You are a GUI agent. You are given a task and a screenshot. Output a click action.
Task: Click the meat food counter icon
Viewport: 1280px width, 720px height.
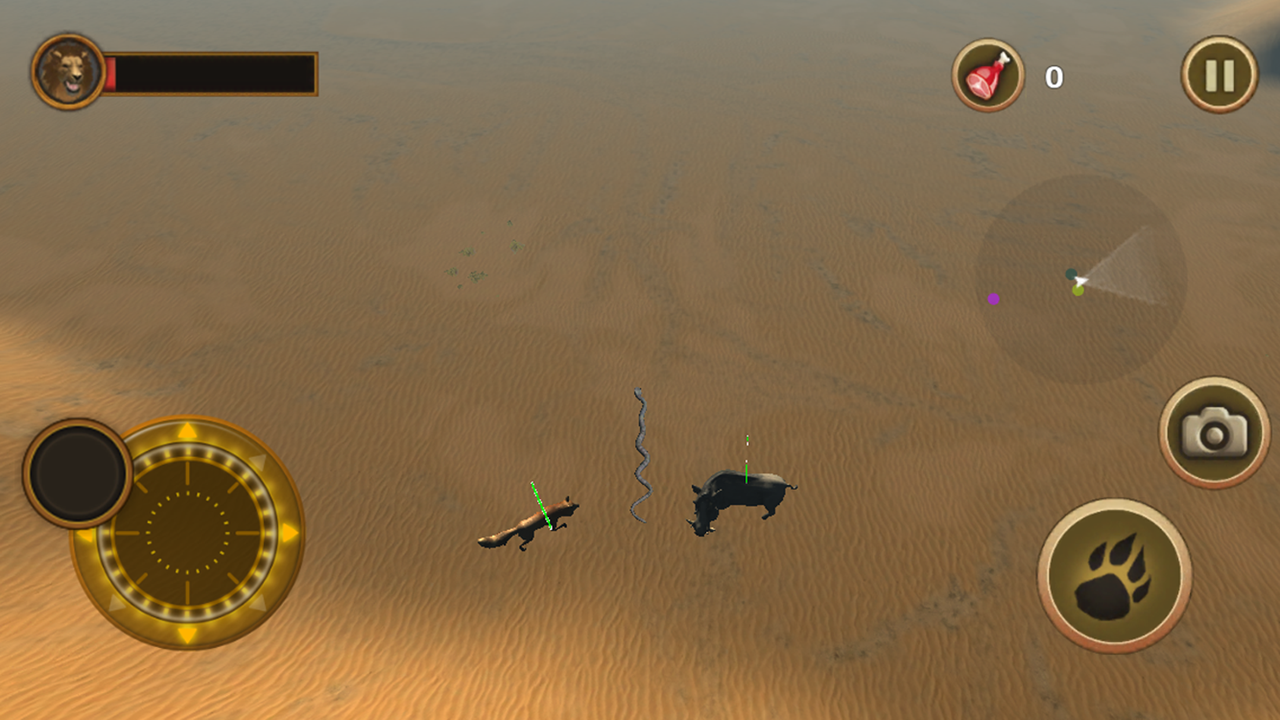point(986,73)
